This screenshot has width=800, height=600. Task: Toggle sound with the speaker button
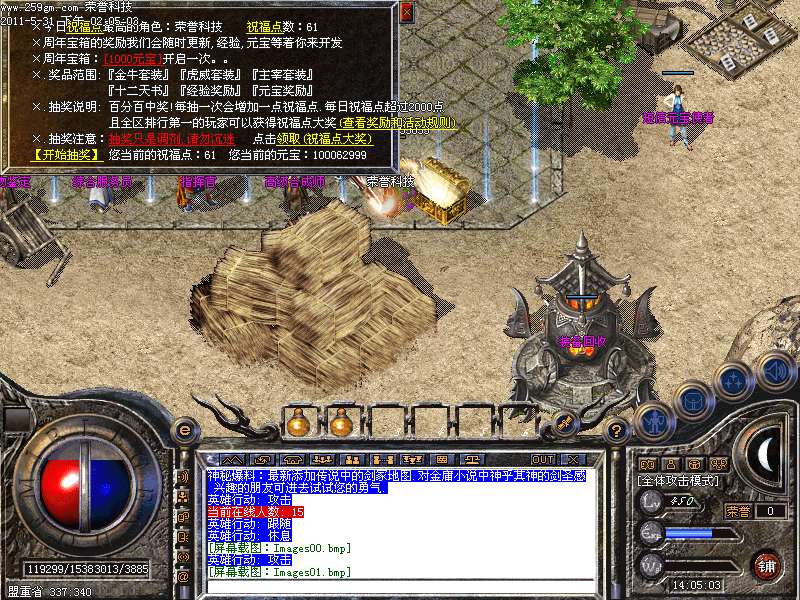click(774, 369)
